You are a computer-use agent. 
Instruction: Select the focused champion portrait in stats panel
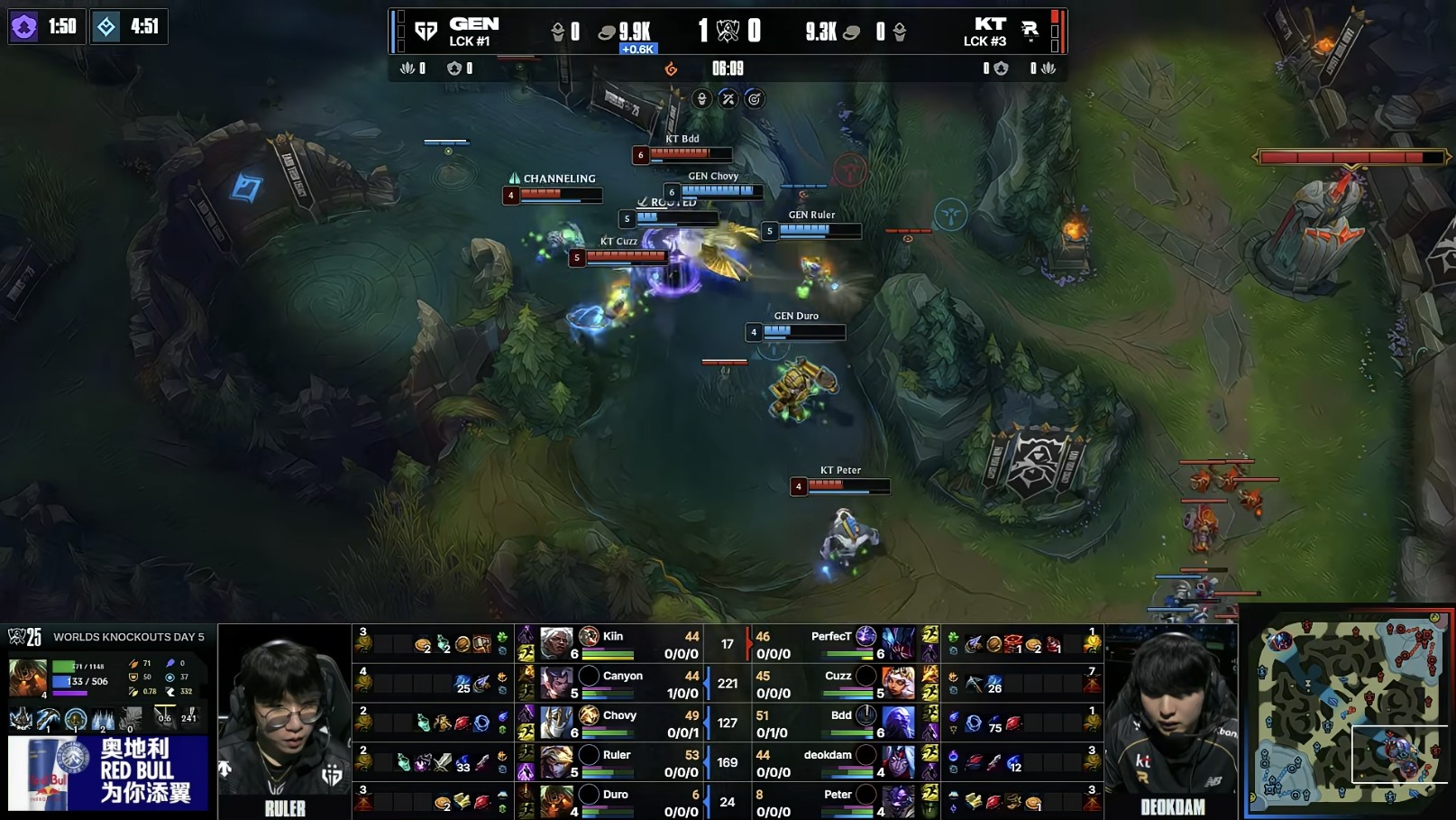point(27,677)
